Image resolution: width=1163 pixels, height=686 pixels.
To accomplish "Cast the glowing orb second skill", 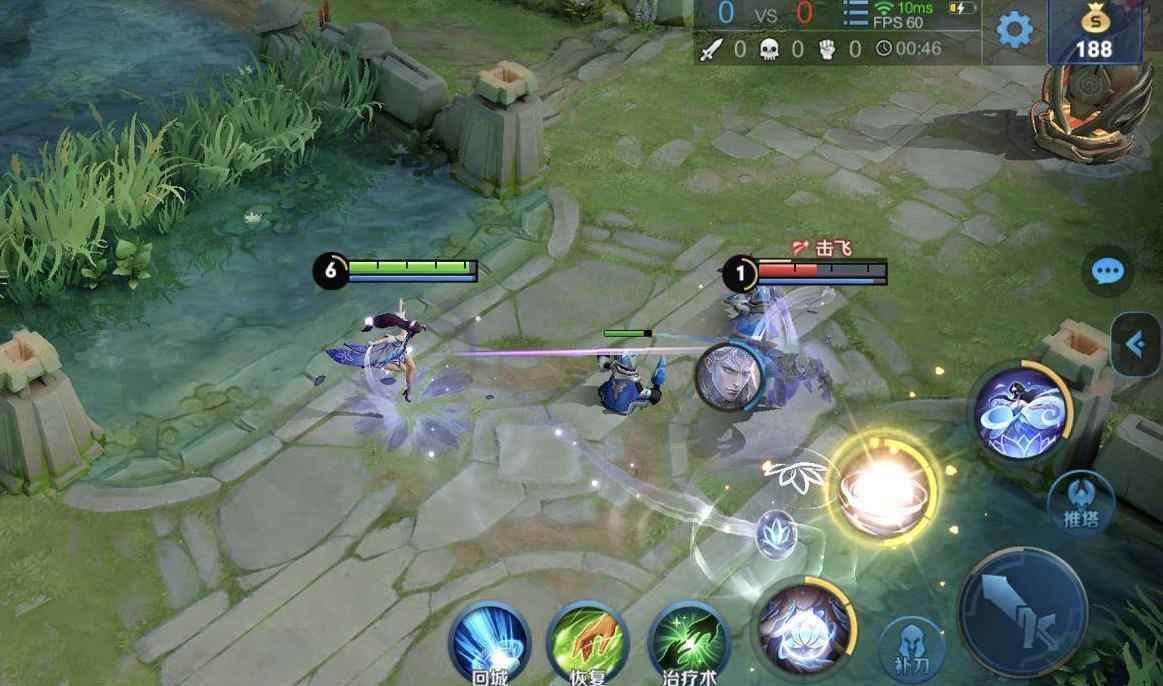I will click(x=883, y=487).
